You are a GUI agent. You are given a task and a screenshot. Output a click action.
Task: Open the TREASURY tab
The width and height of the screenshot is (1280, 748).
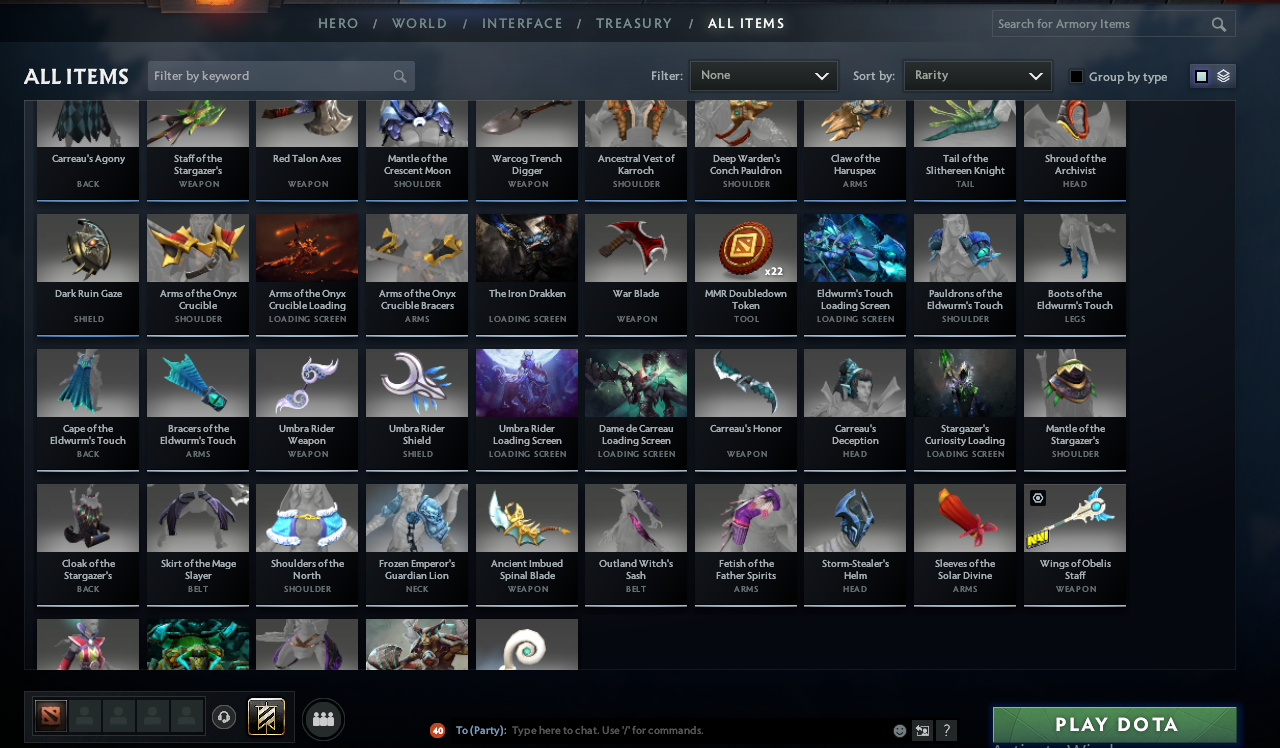tap(634, 23)
